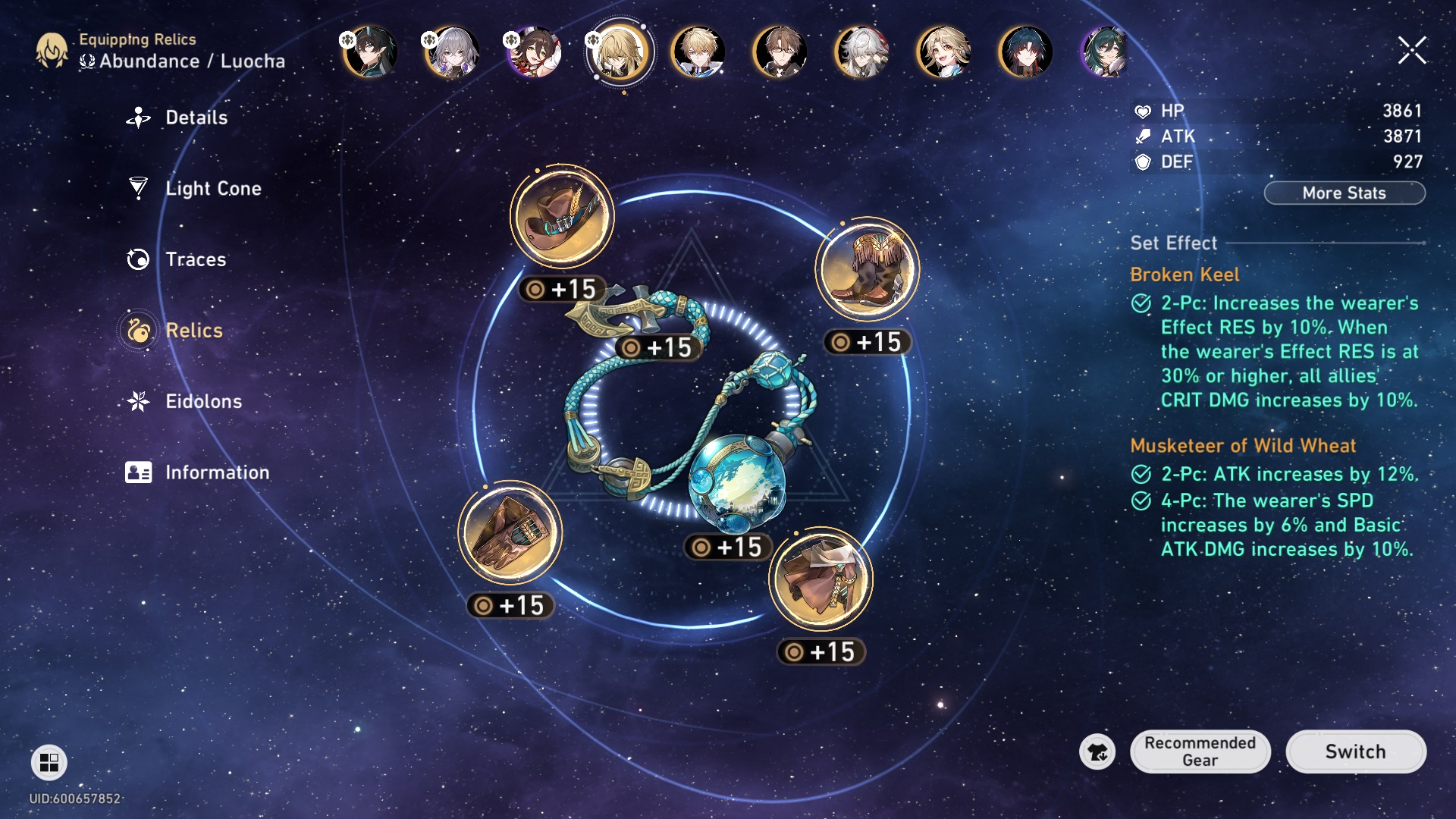Select the silver-haired character portrait with red accent
Viewport: 1456px width, 819px height.
[x=861, y=52]
